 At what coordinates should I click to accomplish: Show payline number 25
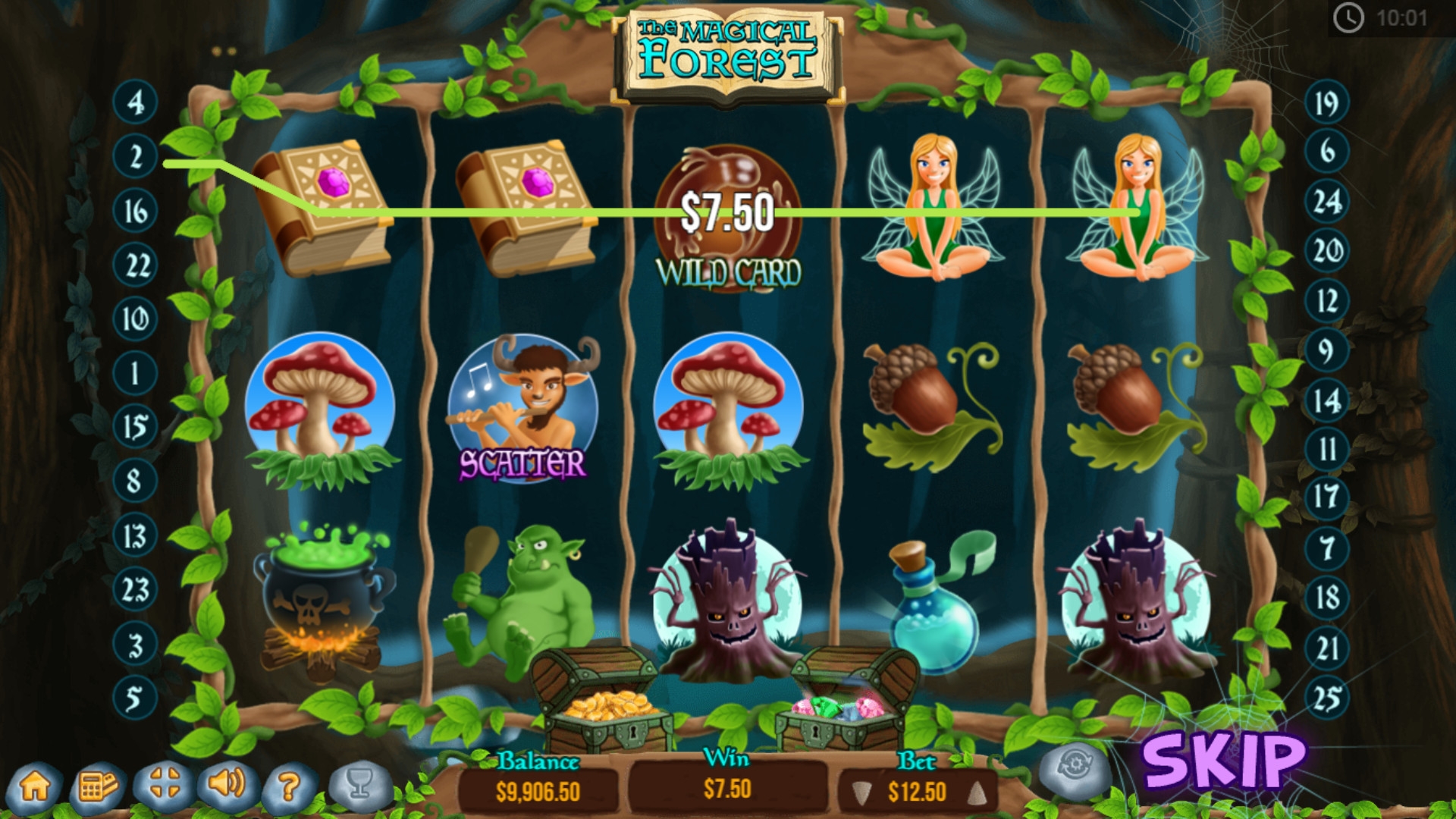tap(1326, 698)
